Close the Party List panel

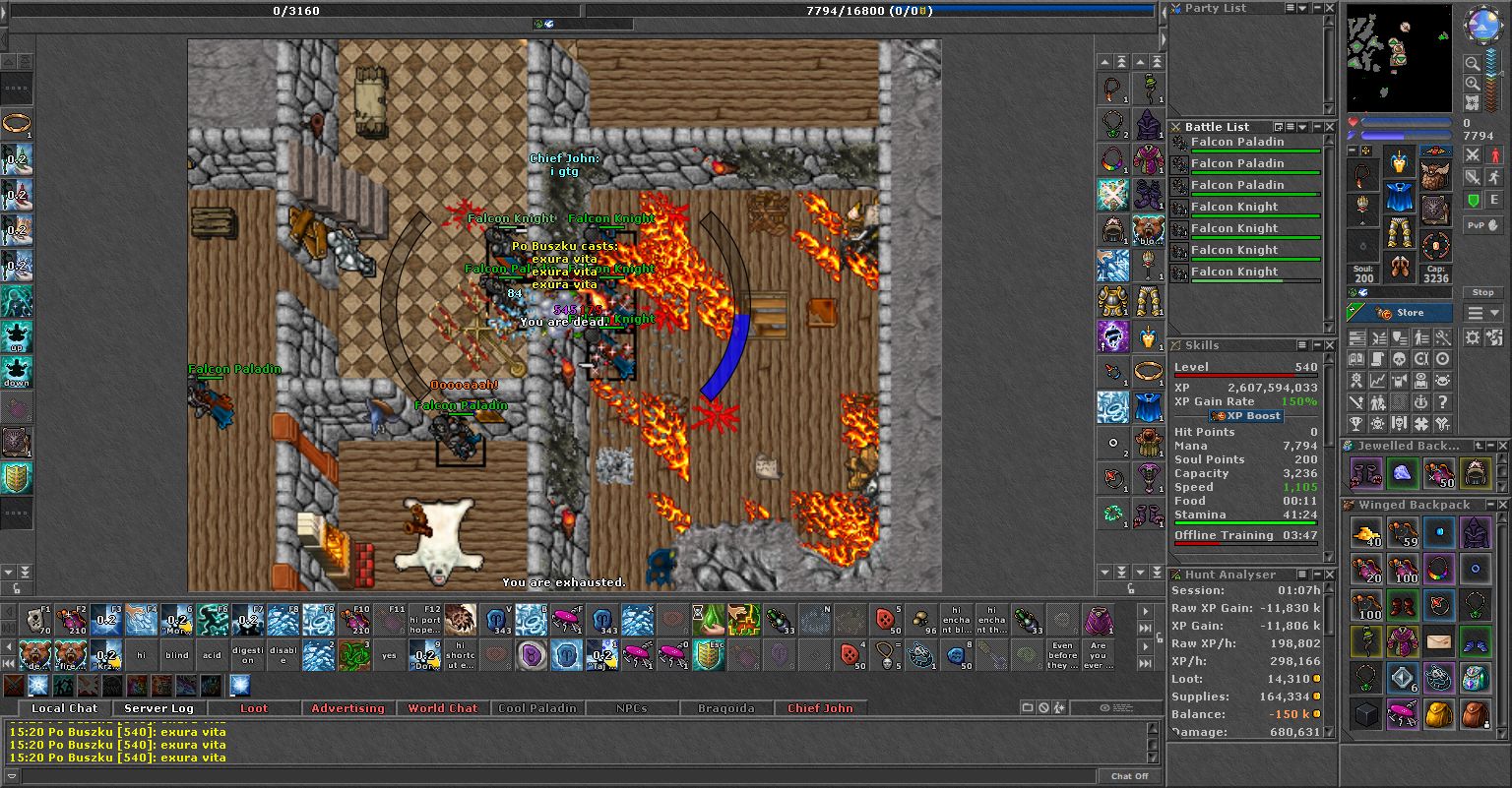(x=1330, y=8)
